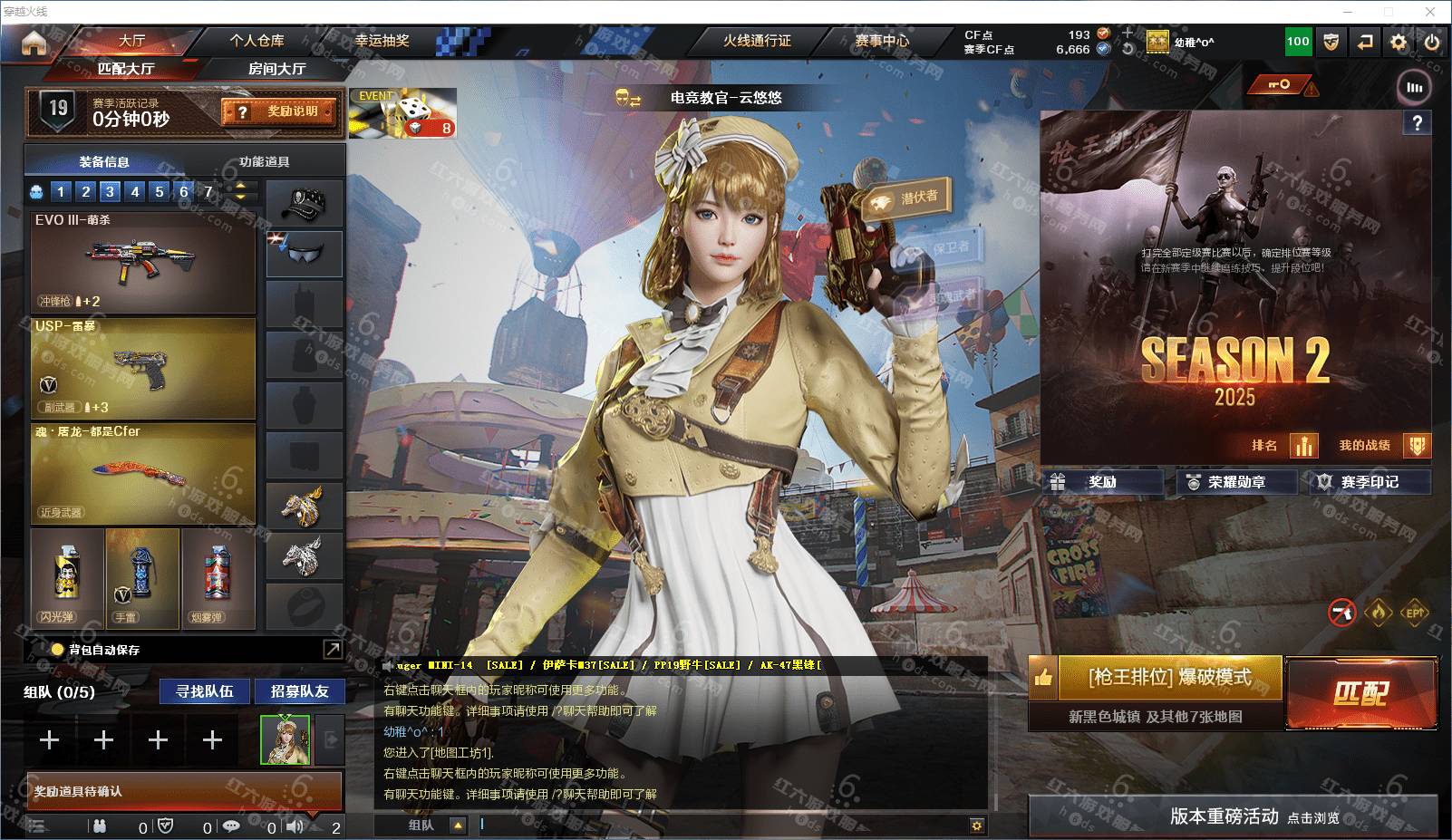Open the gear settings icon
This screenshot has width=1452, height=840.
click(1399, 42)
